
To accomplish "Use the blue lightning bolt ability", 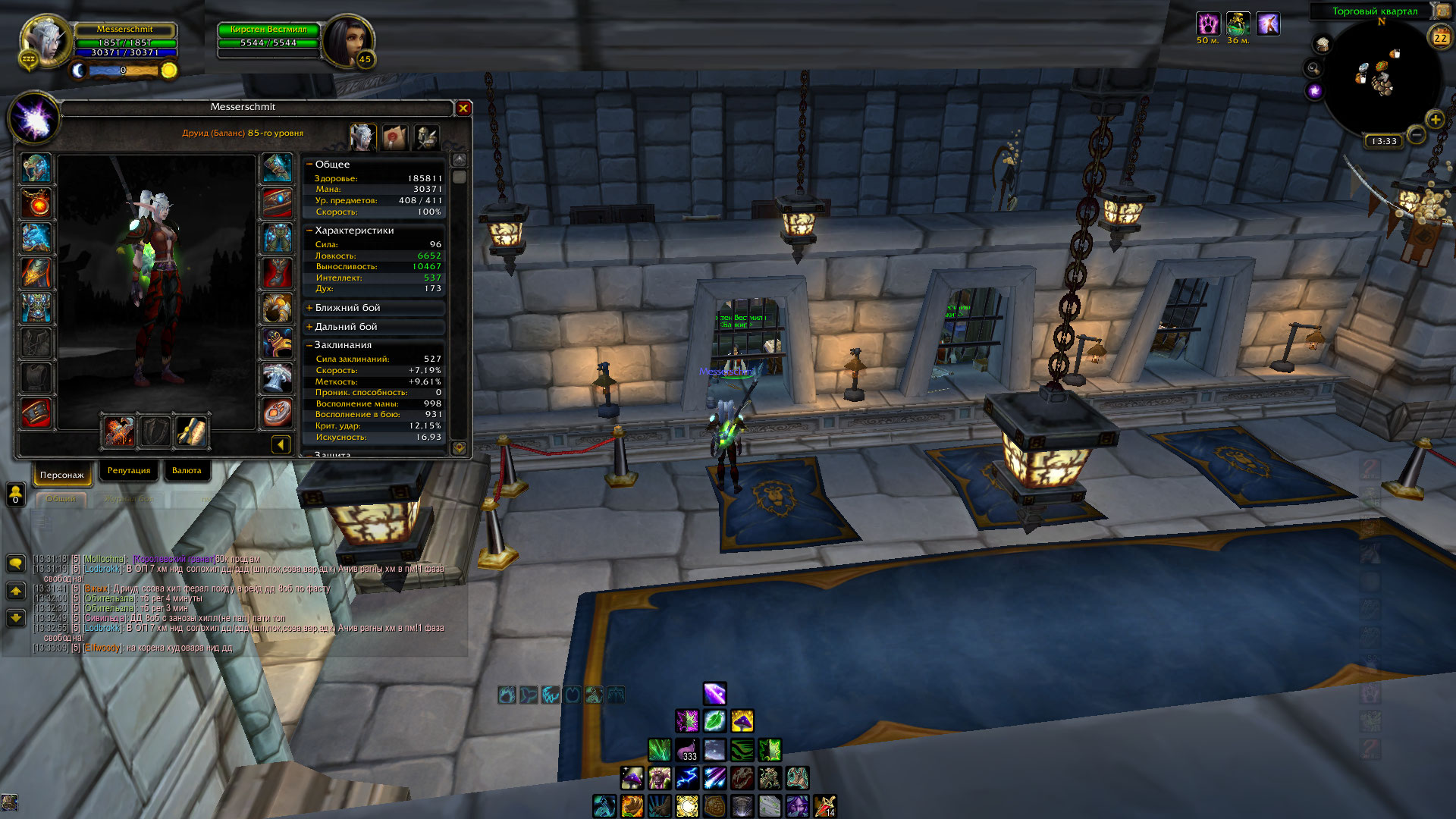I will pyautogui.click(x=687, y=777).
